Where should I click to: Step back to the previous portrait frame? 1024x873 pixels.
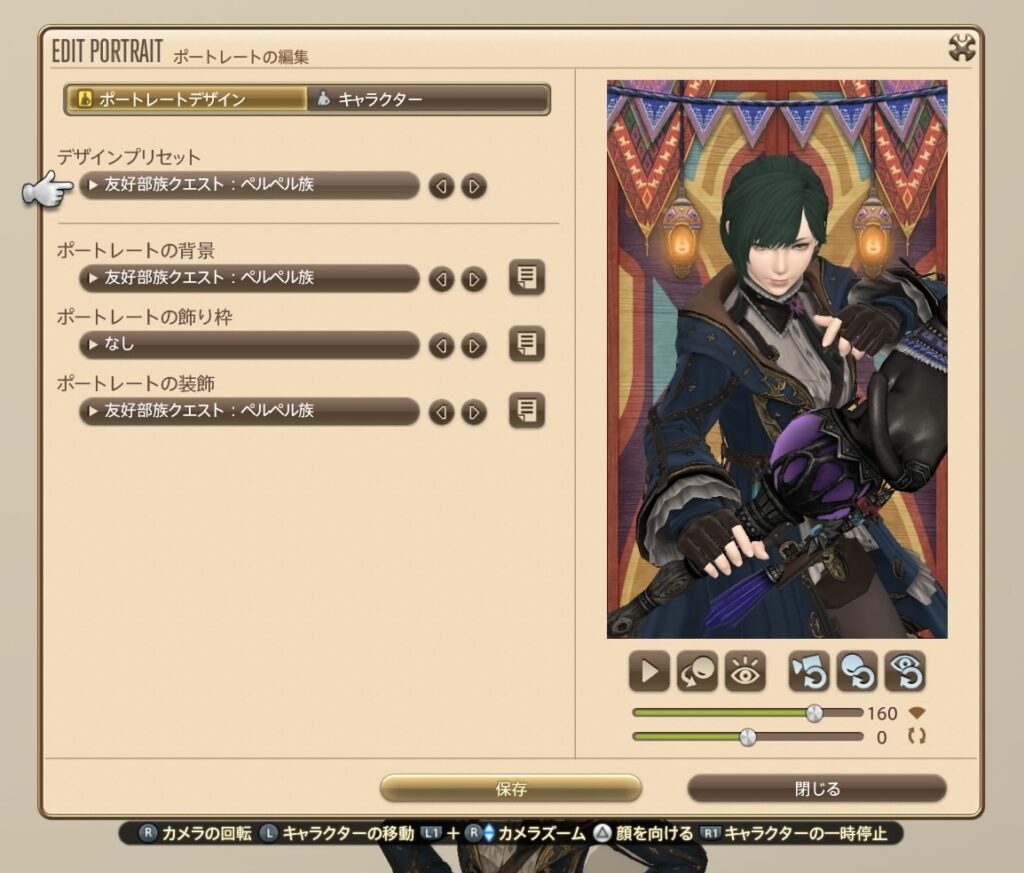click(x=441, y=346)
